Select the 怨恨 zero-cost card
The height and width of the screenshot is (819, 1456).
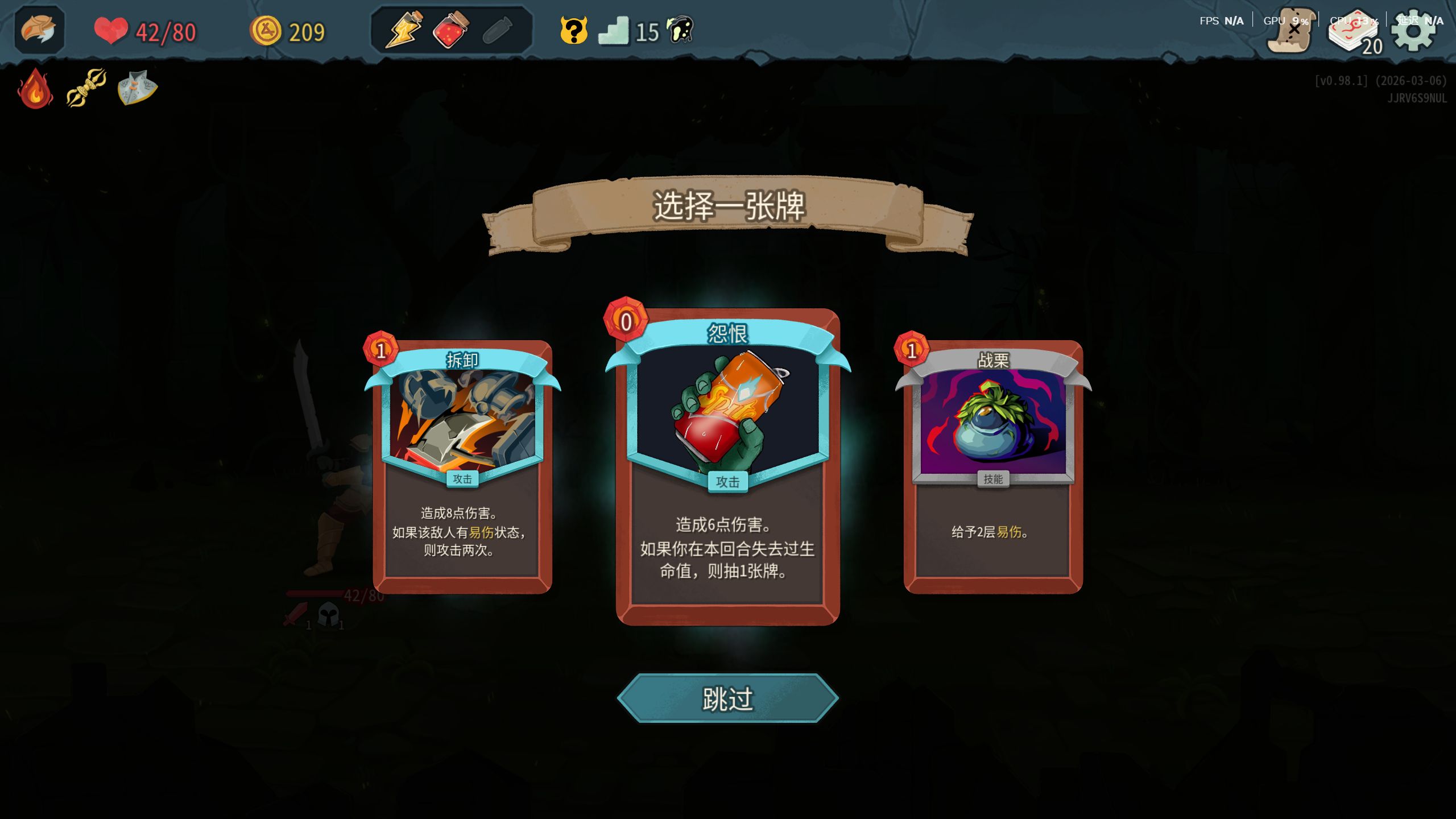click(x=727, y=466)
